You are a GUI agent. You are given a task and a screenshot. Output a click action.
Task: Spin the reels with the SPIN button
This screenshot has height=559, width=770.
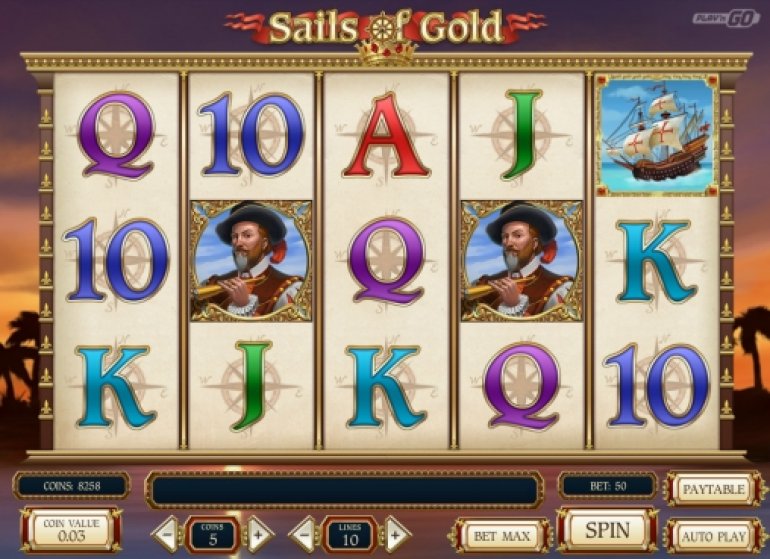(607, 530)
